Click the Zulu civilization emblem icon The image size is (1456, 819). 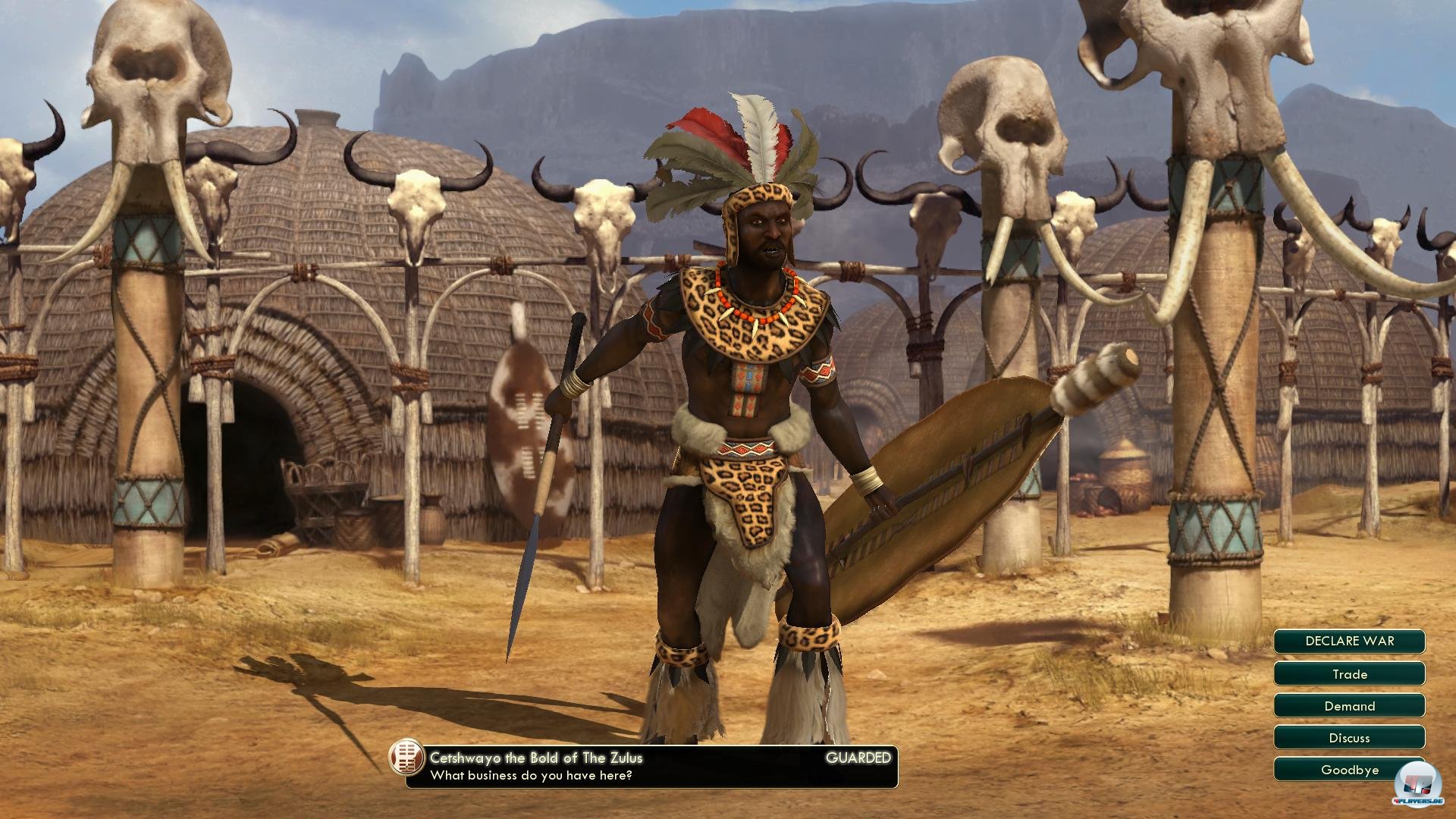(x=406, y=757)
